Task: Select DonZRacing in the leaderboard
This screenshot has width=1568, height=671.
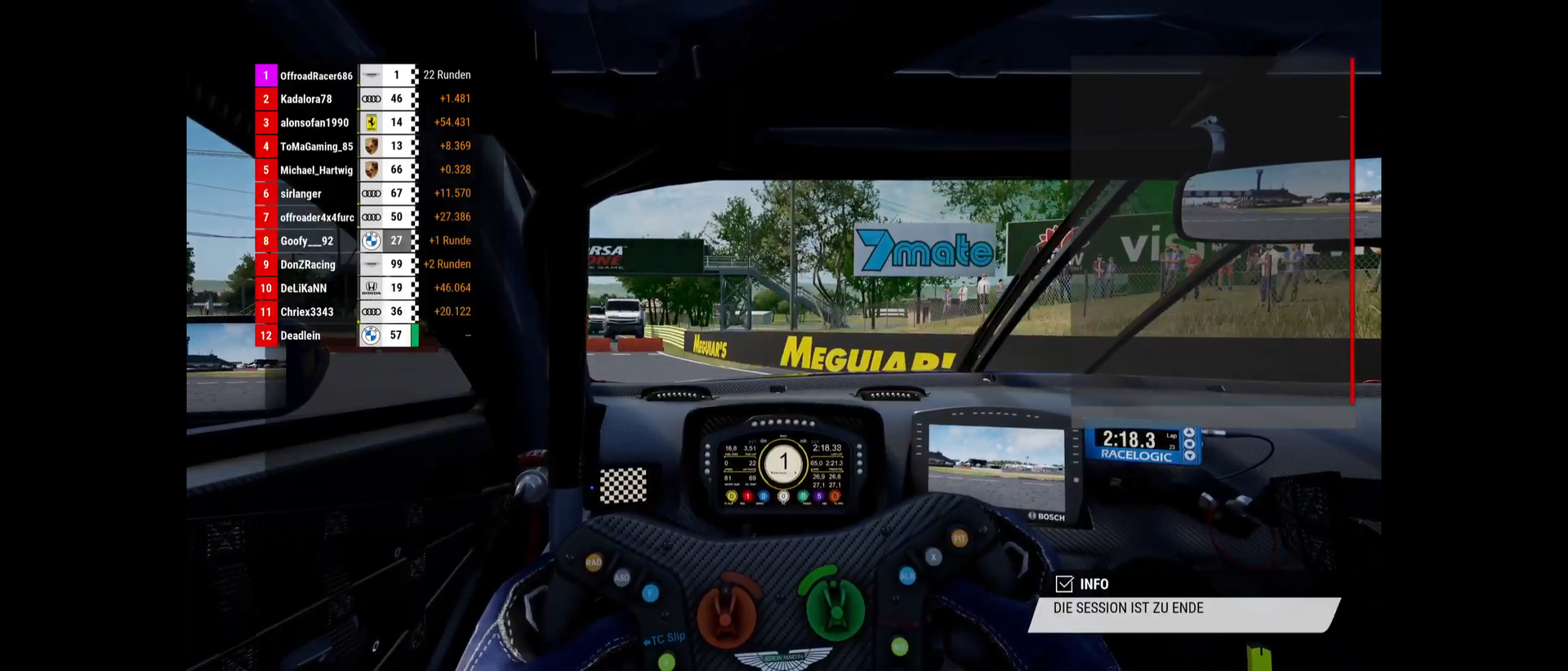Action: coord(308,265)
